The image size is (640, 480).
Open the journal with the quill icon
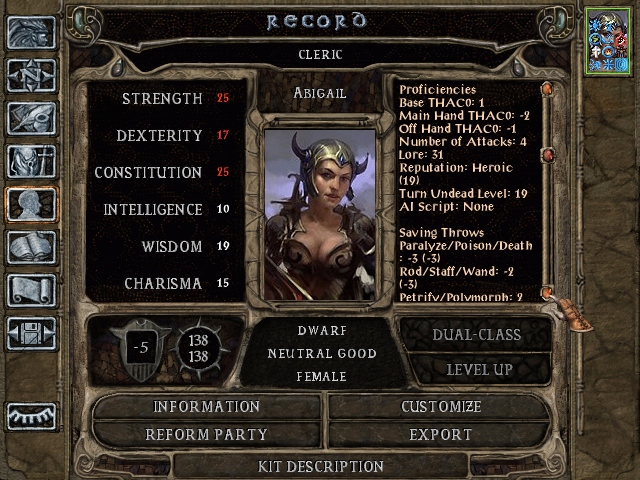31,118
